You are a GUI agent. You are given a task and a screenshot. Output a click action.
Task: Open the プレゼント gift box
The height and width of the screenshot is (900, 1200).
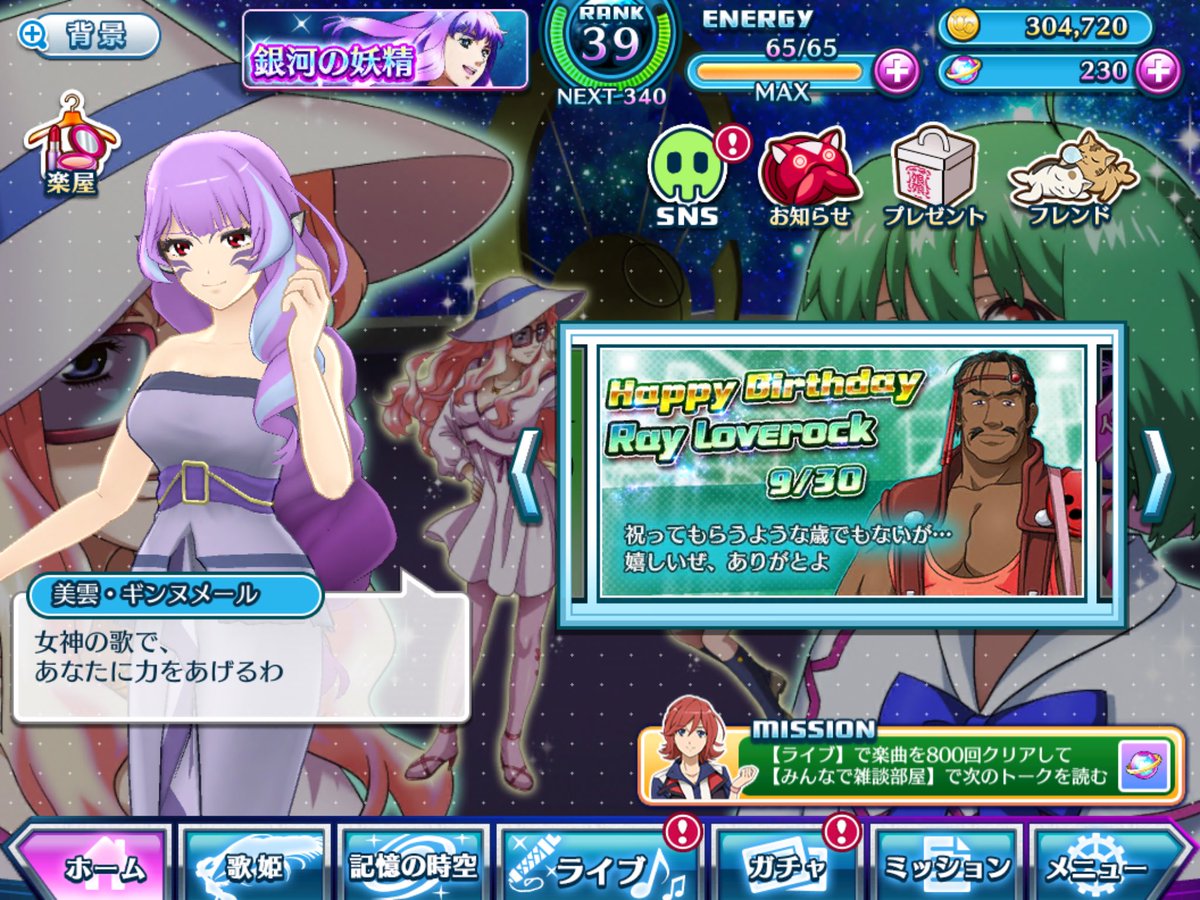[933, 176]
